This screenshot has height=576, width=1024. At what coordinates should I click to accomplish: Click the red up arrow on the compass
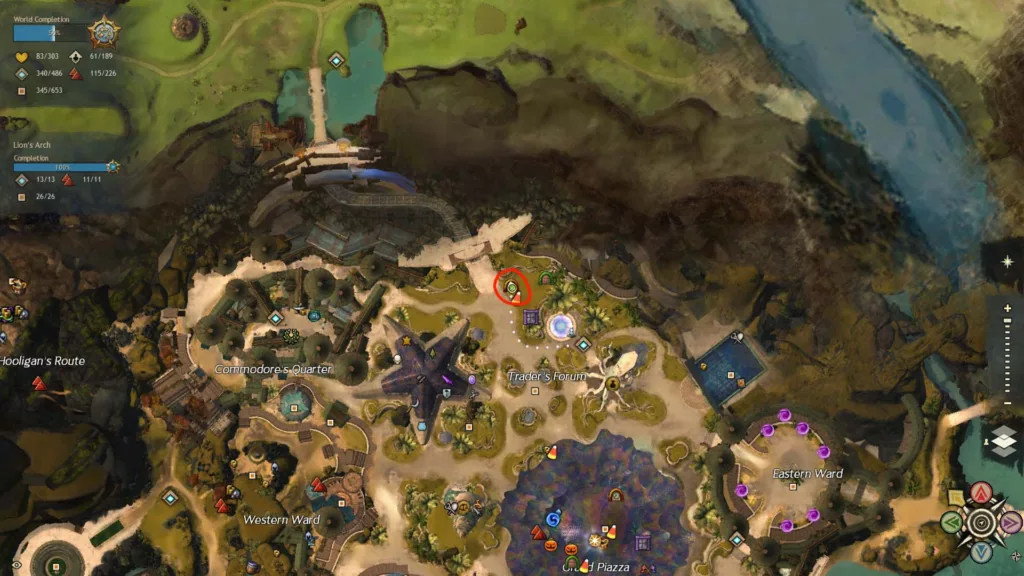point(982,492)
